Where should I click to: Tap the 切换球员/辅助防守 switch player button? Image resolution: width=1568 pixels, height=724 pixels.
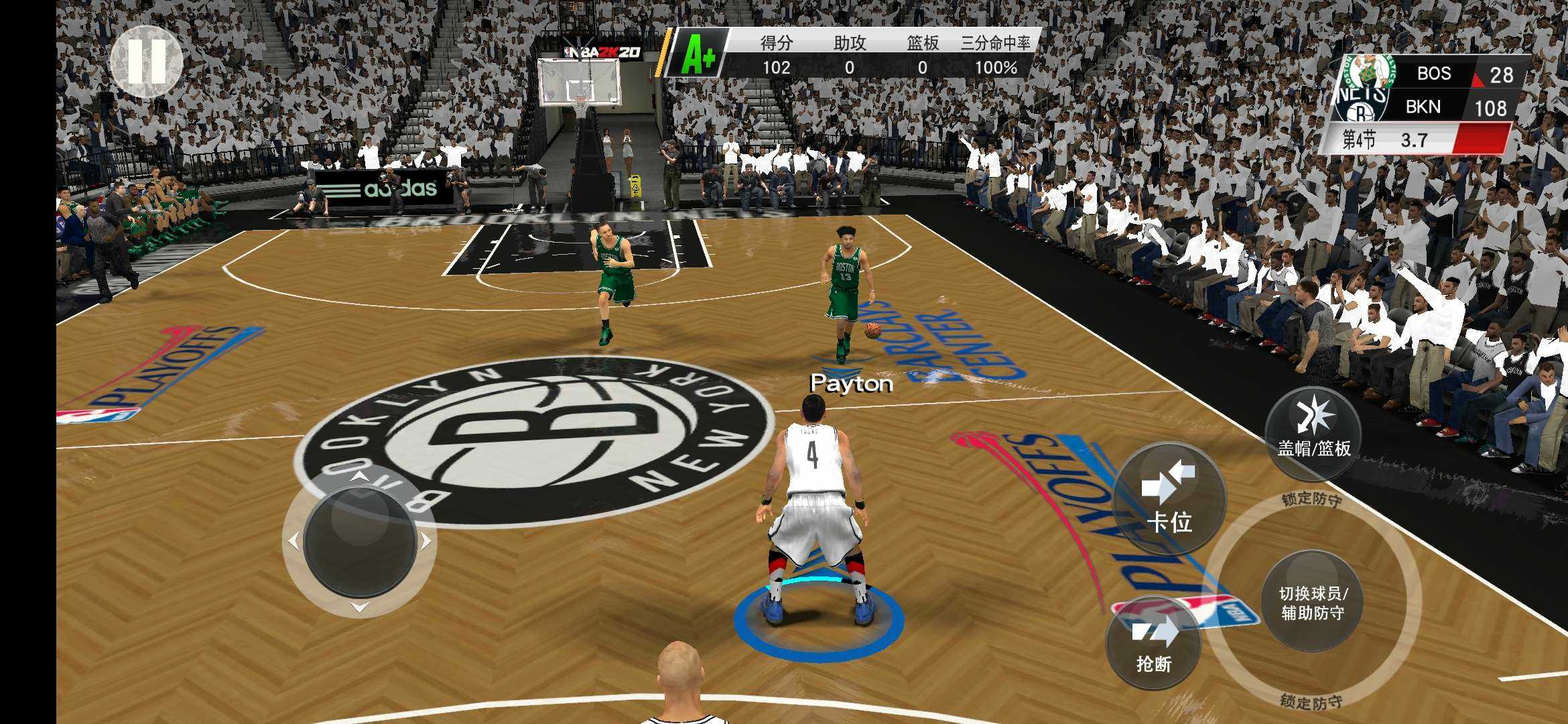pyautogui.click(x=1312, y=601)
